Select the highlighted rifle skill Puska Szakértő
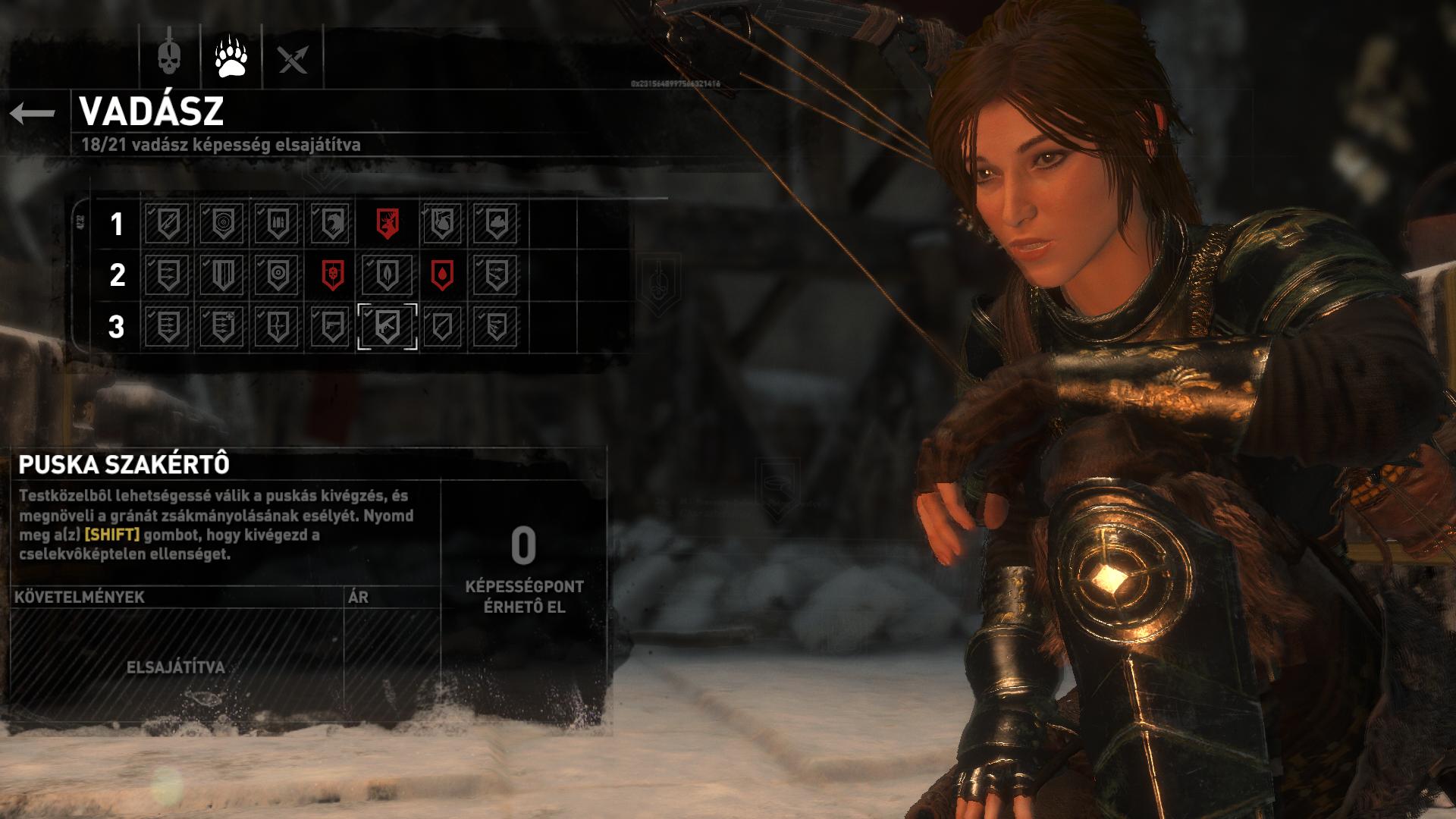The width and height of the screenshot is (1456, 819). [x=387, y=327]
